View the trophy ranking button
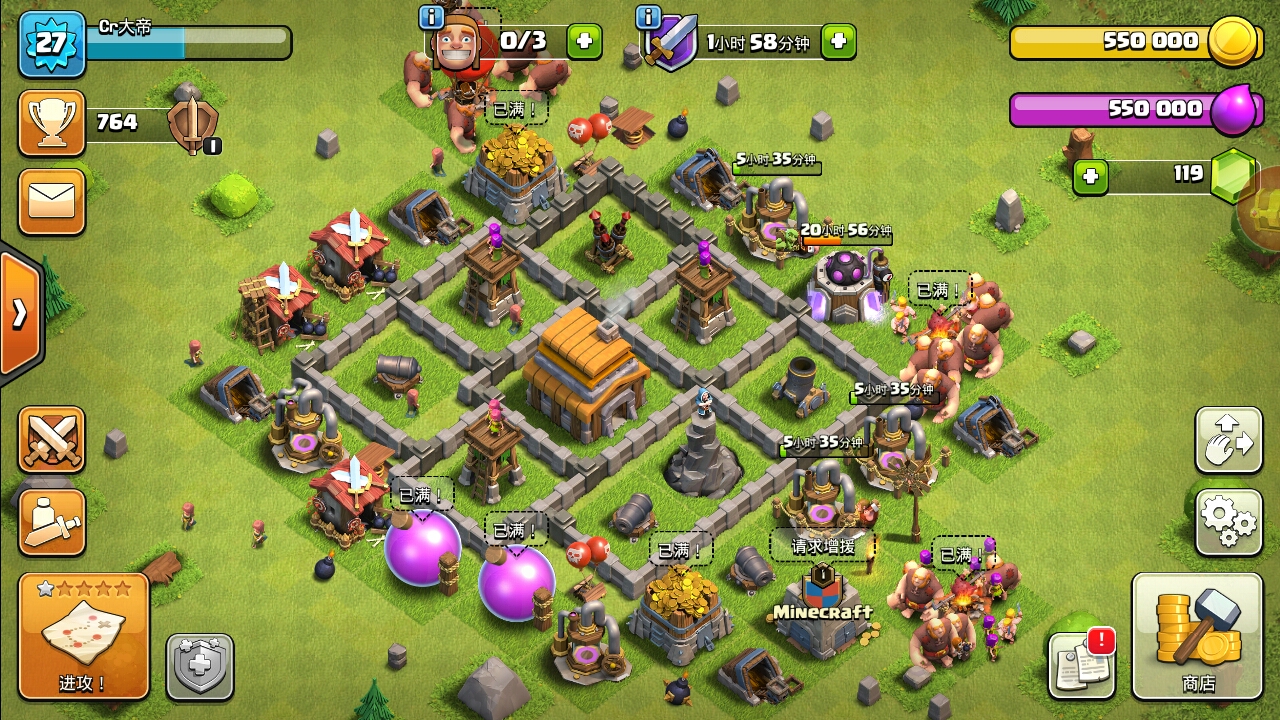The image size is (1280, 720). tap(51, 123)
